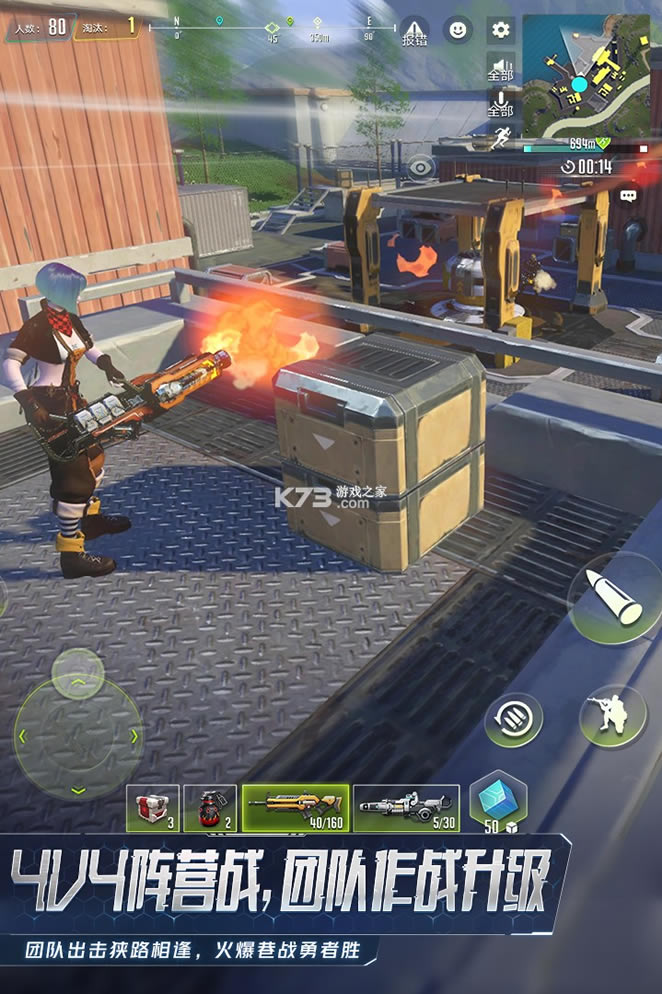Select the grenade item slot
This screenshot has width=662, height=994.
point(210,808)
